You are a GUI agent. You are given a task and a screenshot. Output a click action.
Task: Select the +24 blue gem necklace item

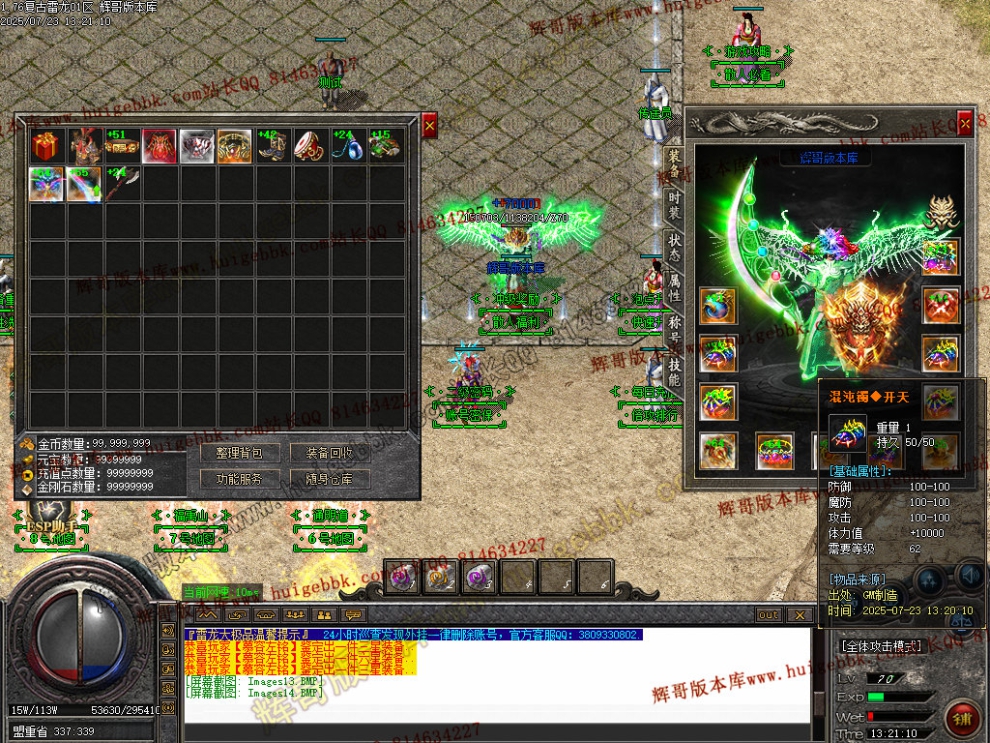(347, 146)
